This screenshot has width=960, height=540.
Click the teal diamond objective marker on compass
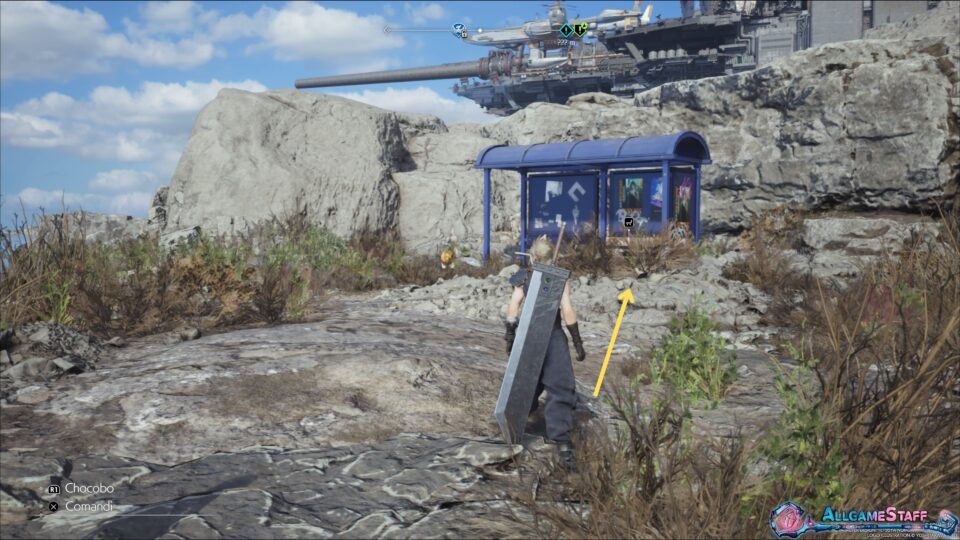click(x=566, y=30)
